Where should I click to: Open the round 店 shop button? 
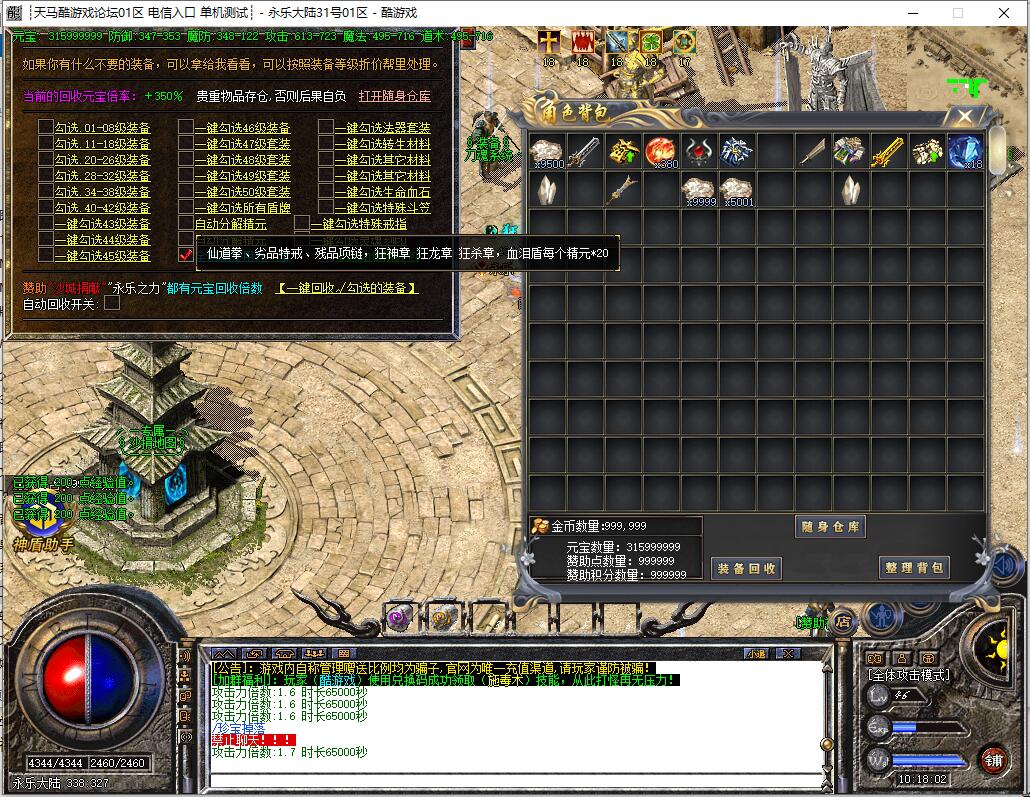click(843, 621)
